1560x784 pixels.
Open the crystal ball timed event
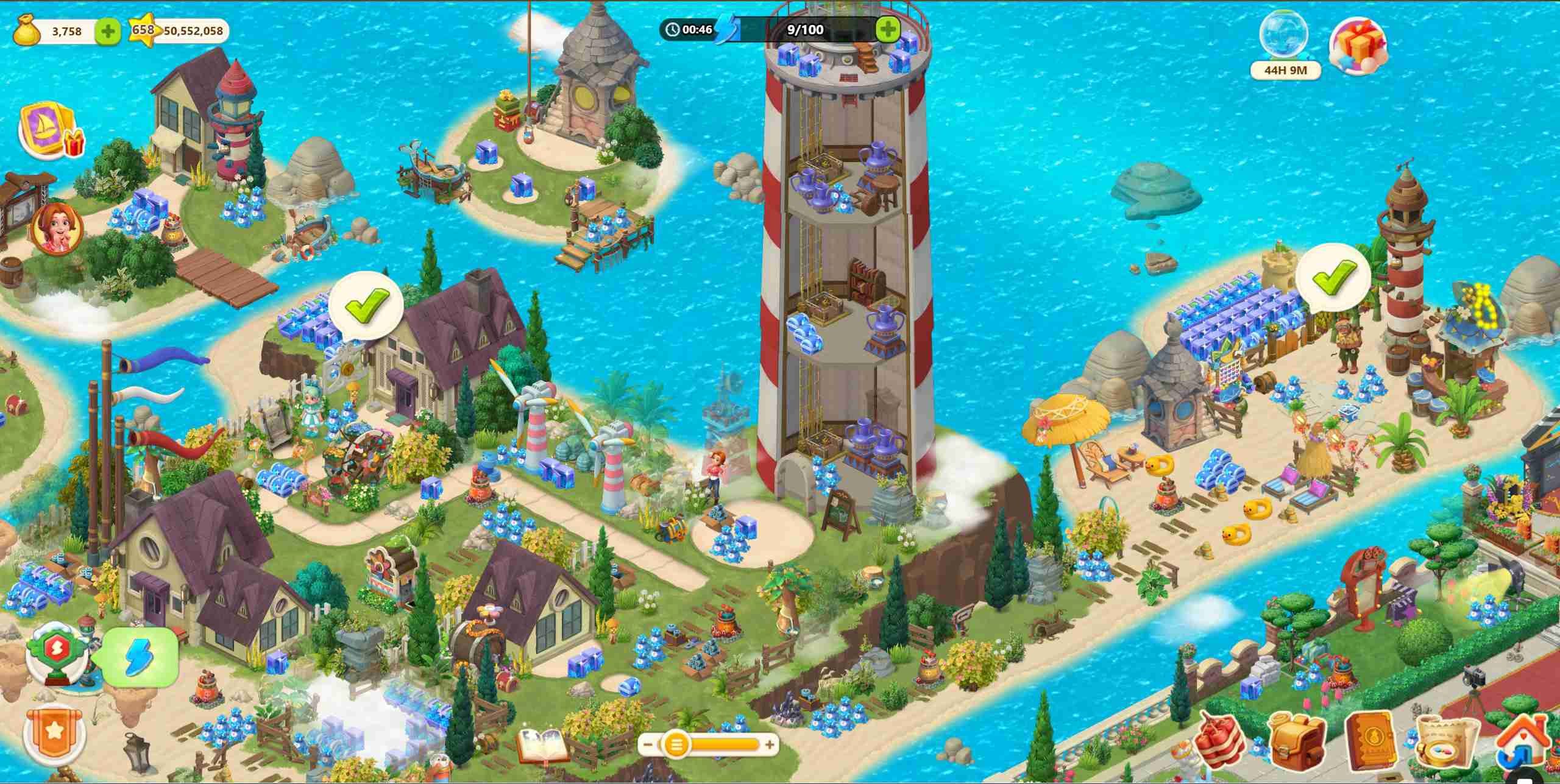click(x=1283, y=37)
